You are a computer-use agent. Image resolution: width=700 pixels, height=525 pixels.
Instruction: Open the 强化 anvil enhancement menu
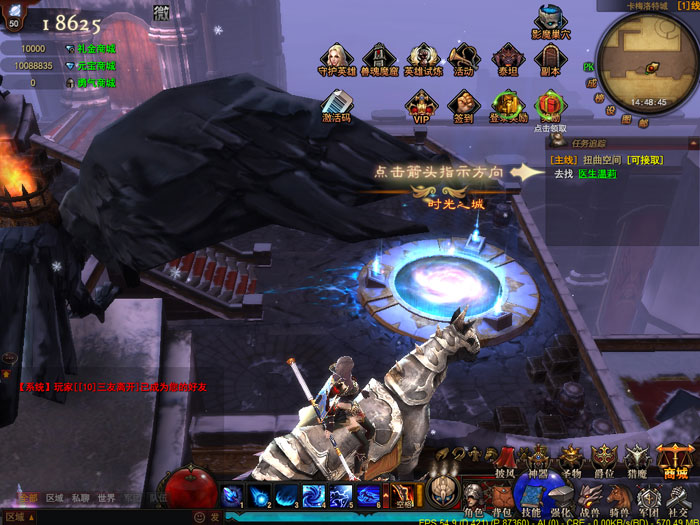pyautogui.click(x=560, y=495)
